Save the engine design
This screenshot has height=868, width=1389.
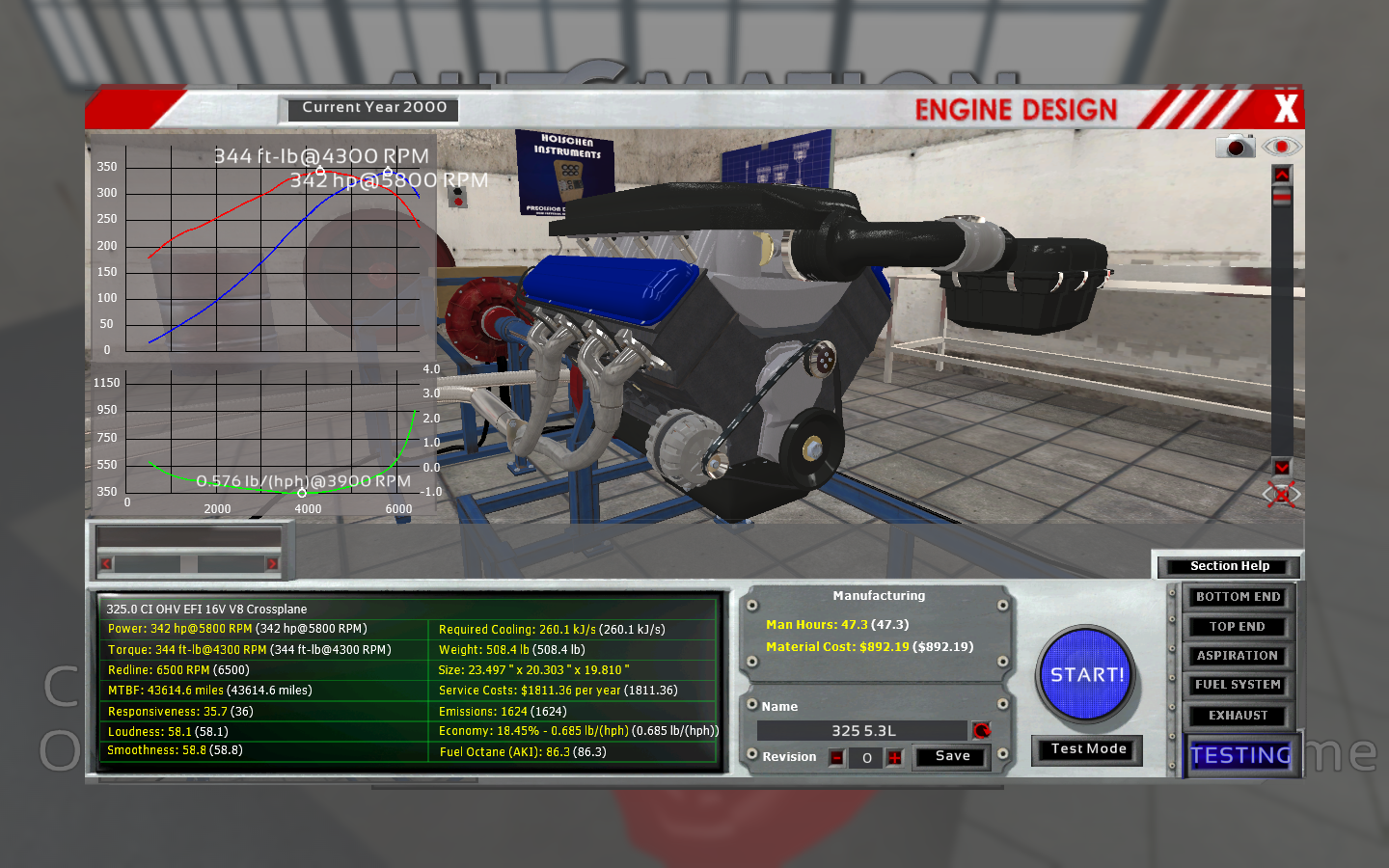point(952,756)
